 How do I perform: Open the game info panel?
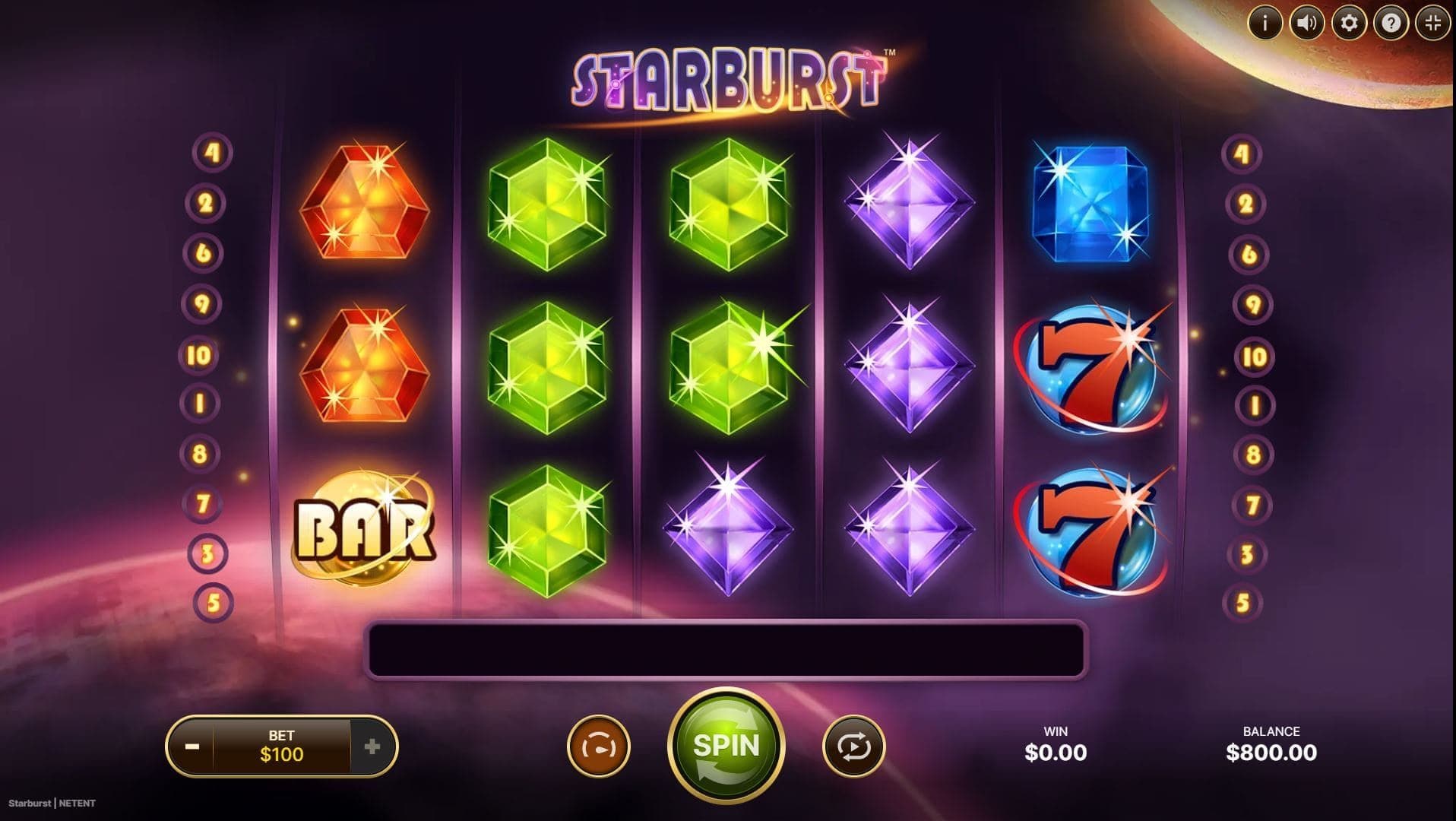(x=1265, y=24)
